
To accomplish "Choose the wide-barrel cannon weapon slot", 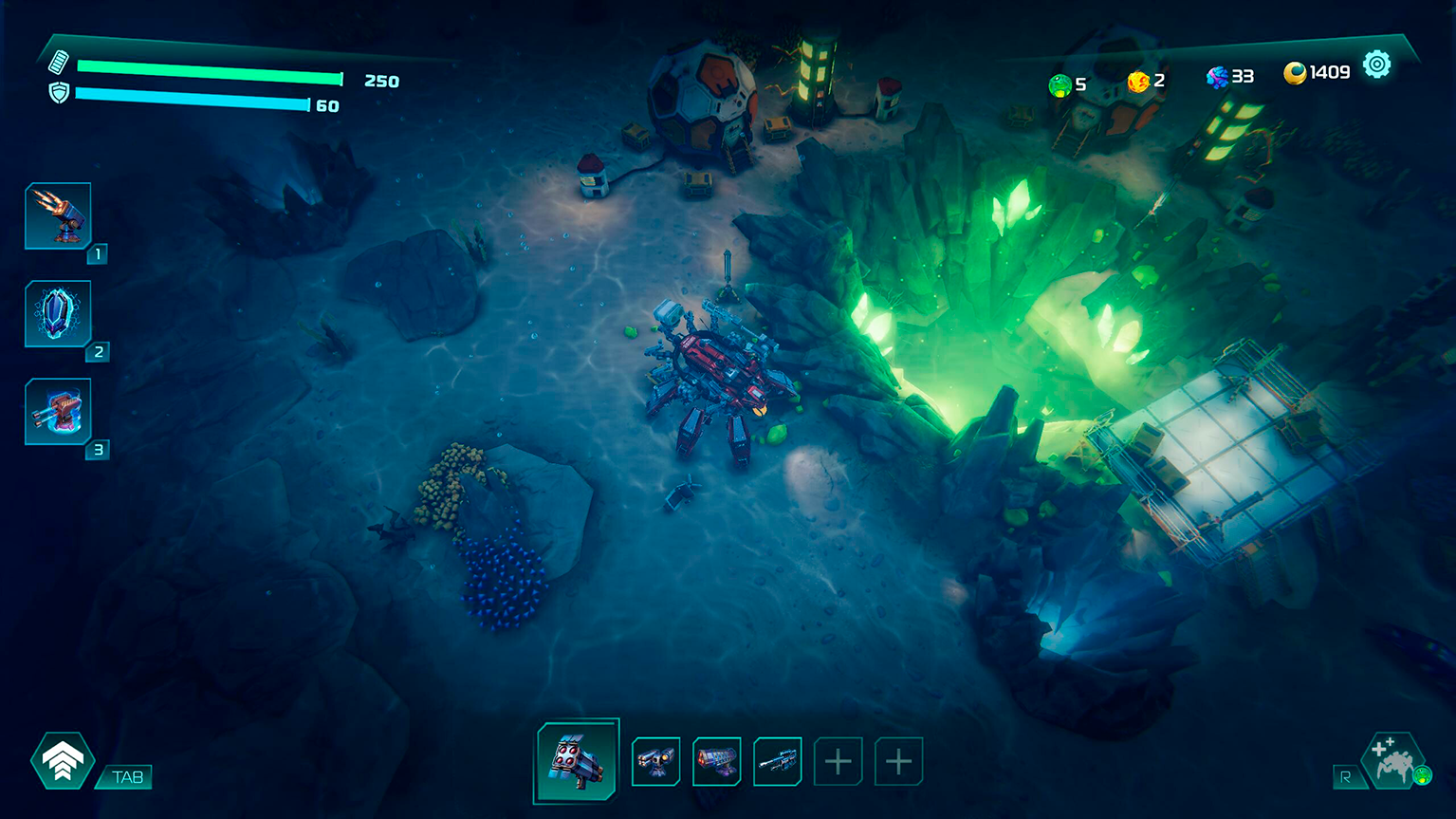I will click(716, 761).
